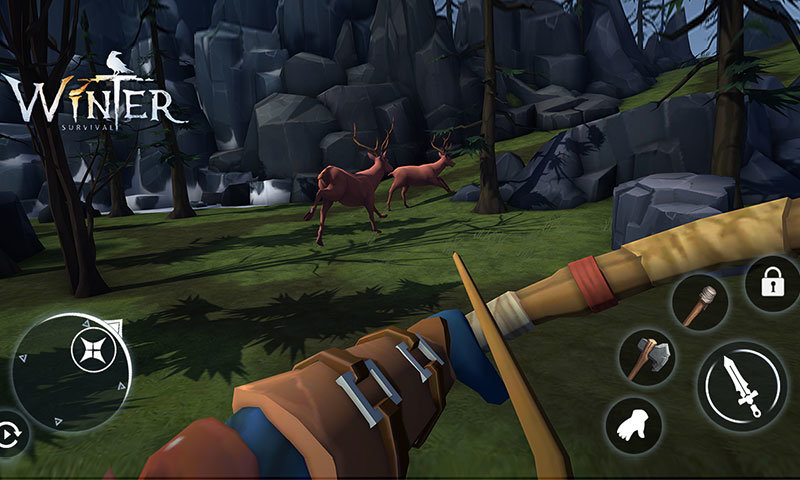Use the white glove interact button
This screenshot has height=480, width=800.
pos(633,425)
